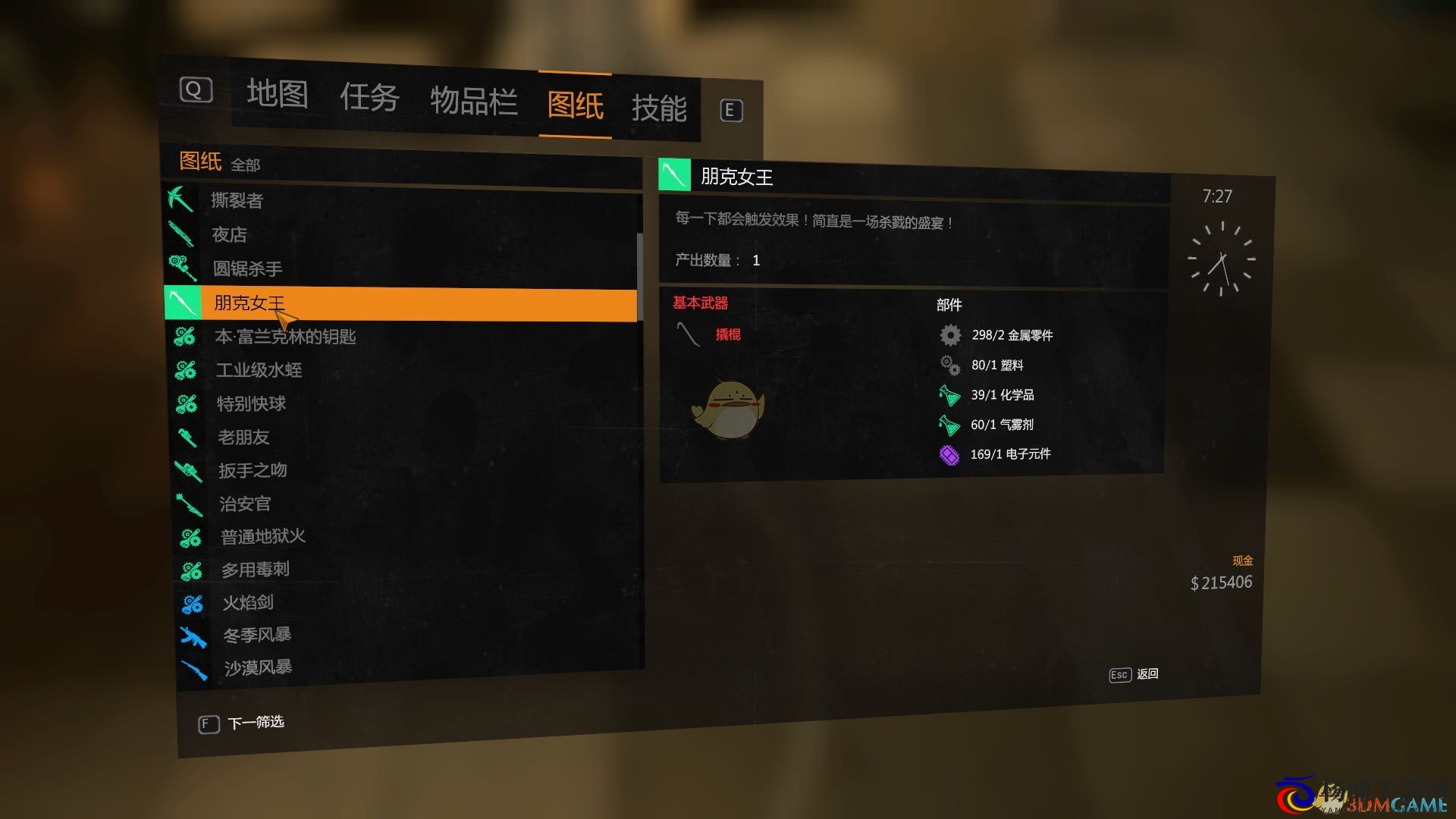
Task: Pick the 圆锯杀手 blueprint
Action: pos(248,268)
